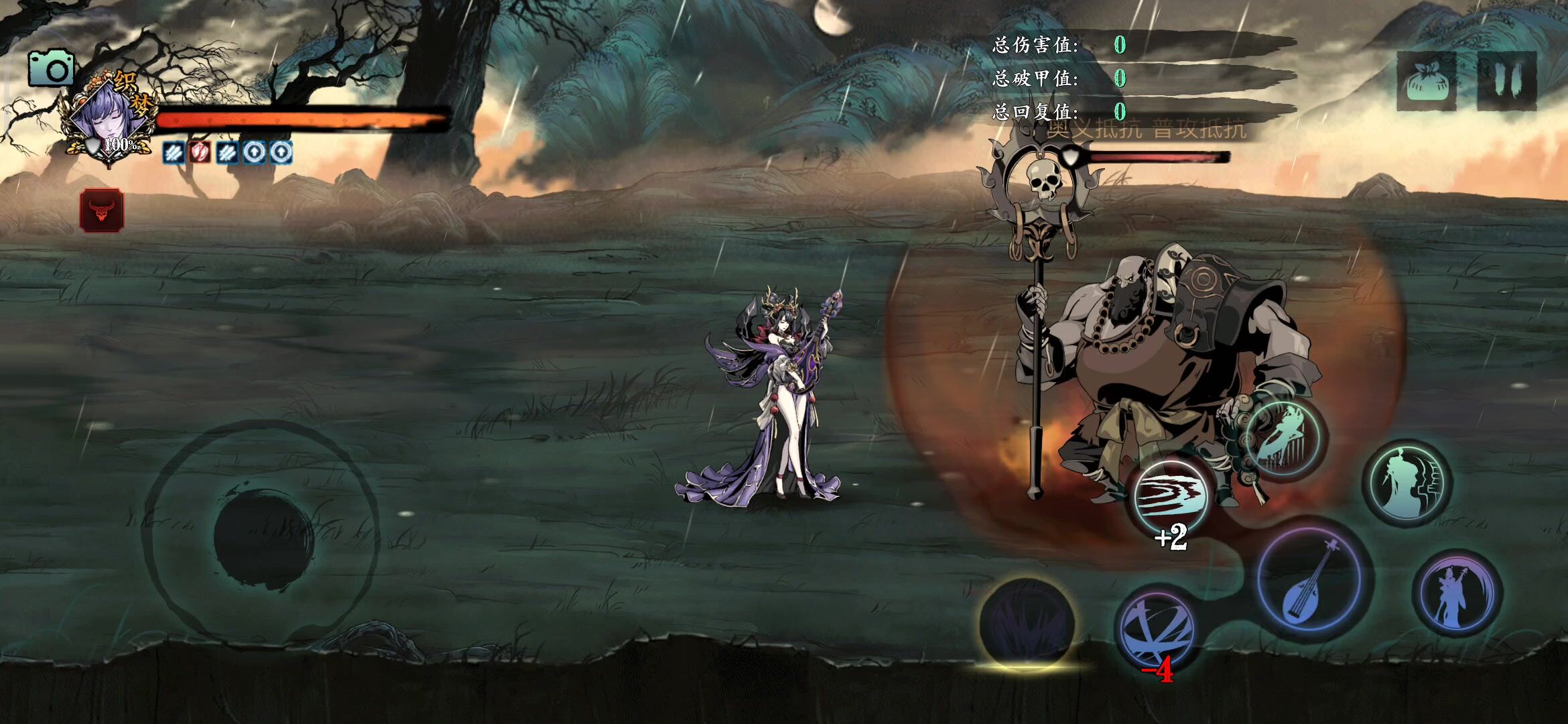Open the red bull skull icon
Image resolution: width=1568 pixels, height=724 pixels.
coord(102,211)
